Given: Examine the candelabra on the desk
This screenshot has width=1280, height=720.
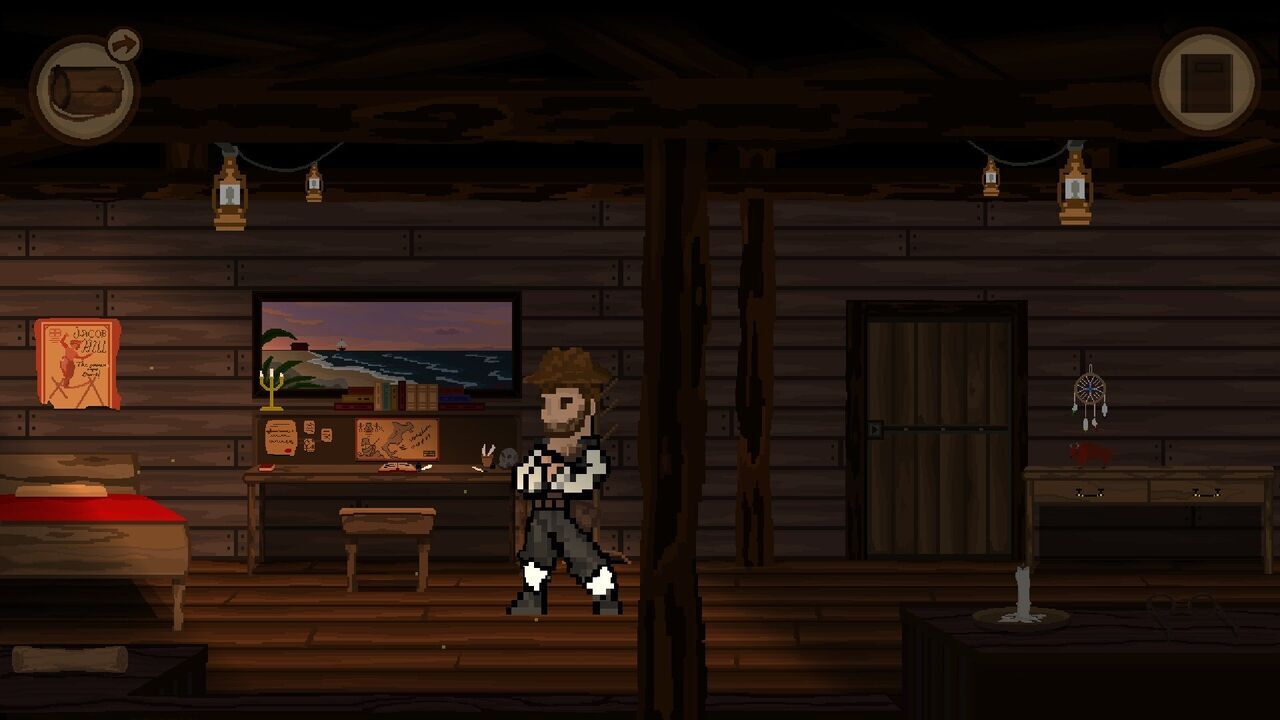Looking at the screenshot, I should coord(270,390).
